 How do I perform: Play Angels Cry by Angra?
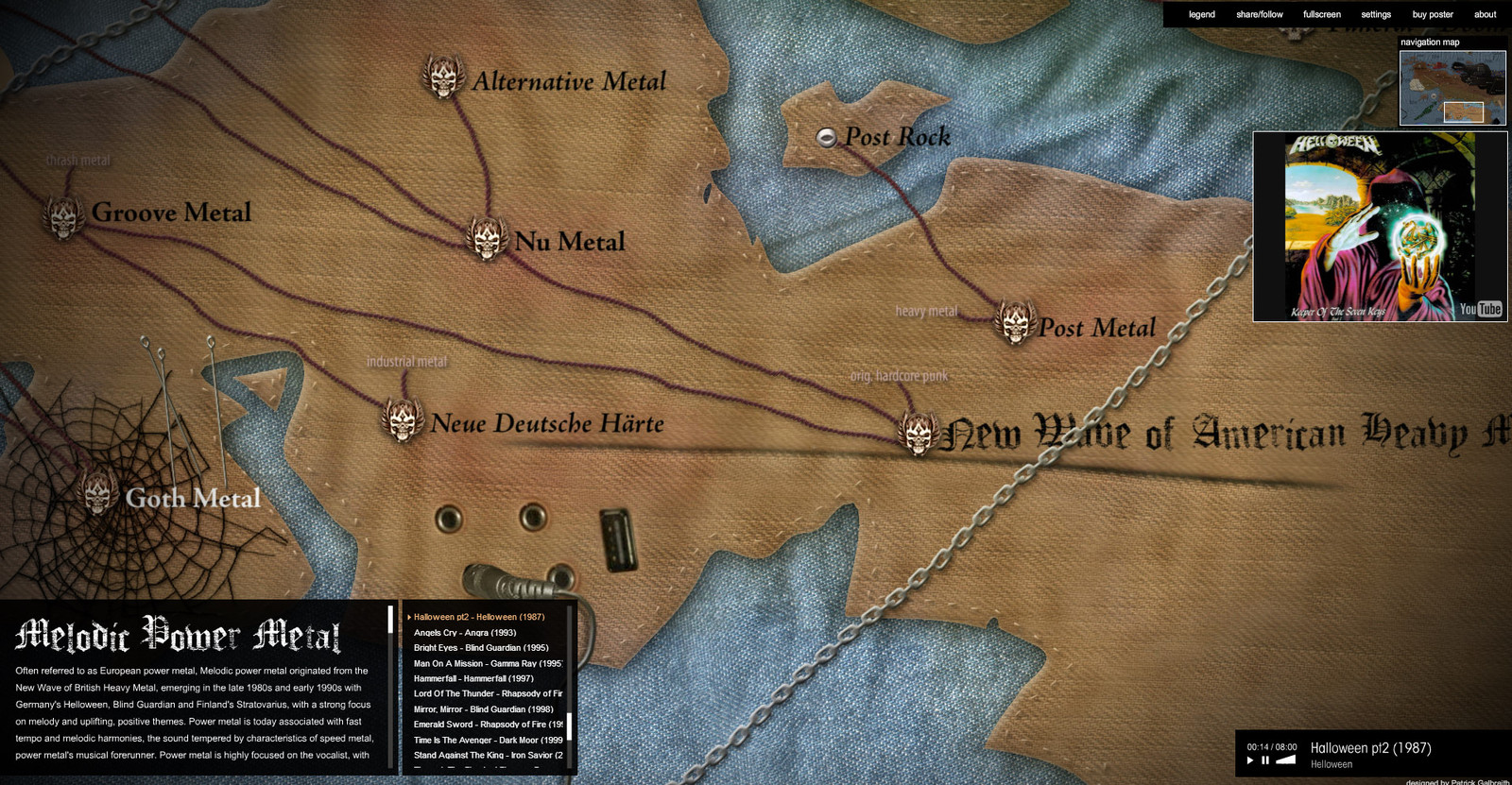465,633
